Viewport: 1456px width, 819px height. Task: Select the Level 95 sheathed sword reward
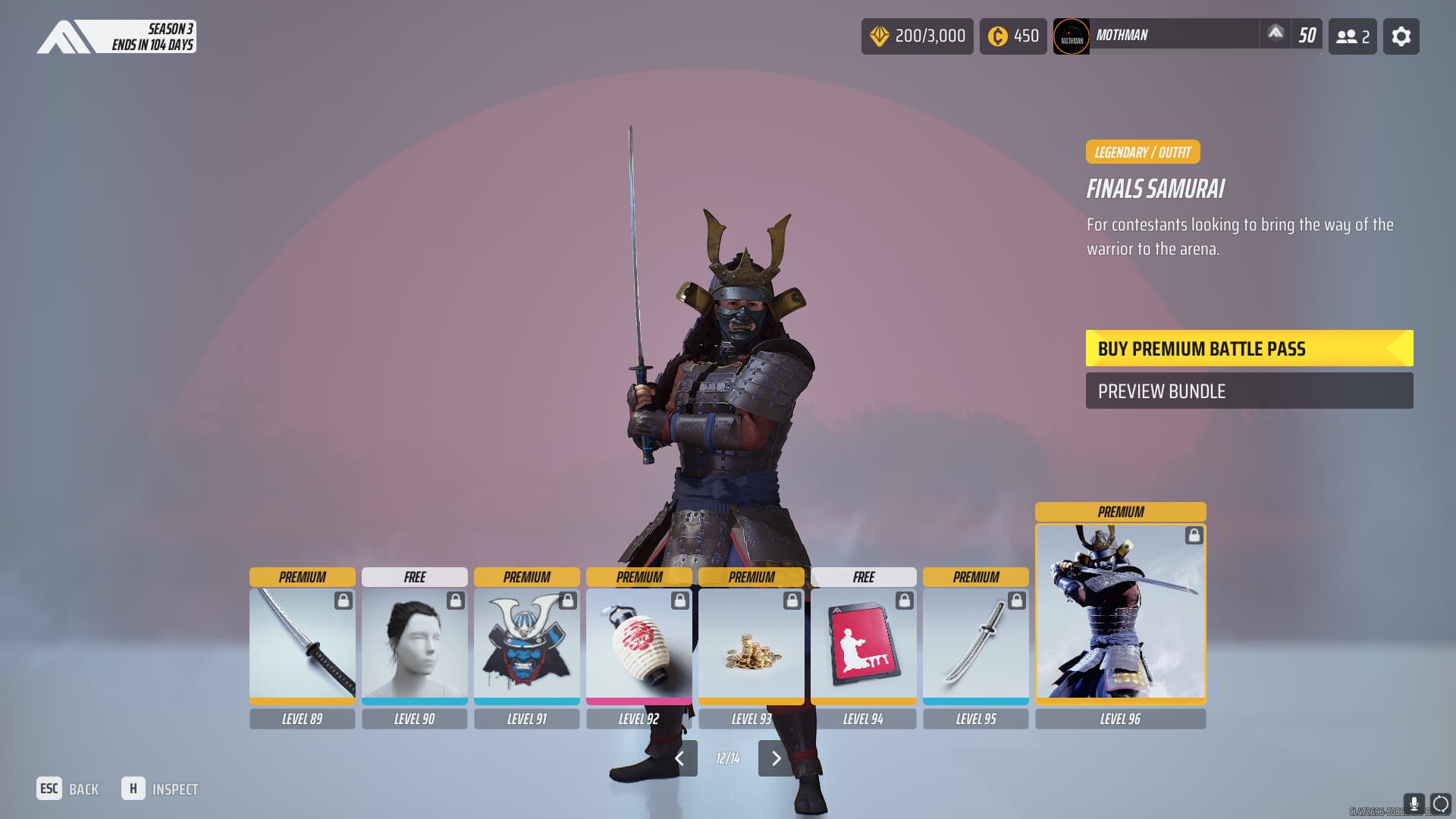coord(975,645)
